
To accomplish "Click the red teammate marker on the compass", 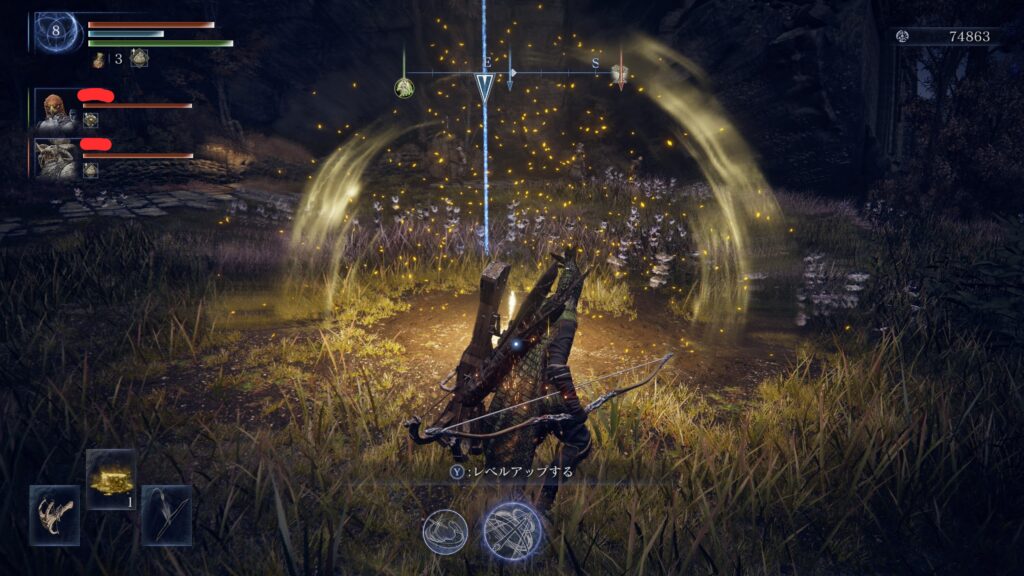I will [x=620, y=74].
